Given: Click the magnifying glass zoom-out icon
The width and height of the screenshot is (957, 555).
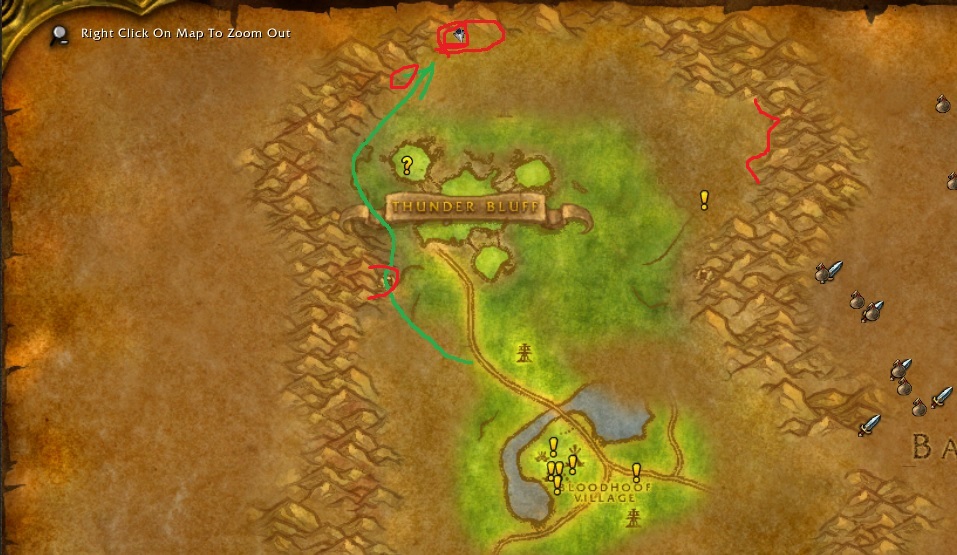Looking at the screenshot, I should point(61,34).
